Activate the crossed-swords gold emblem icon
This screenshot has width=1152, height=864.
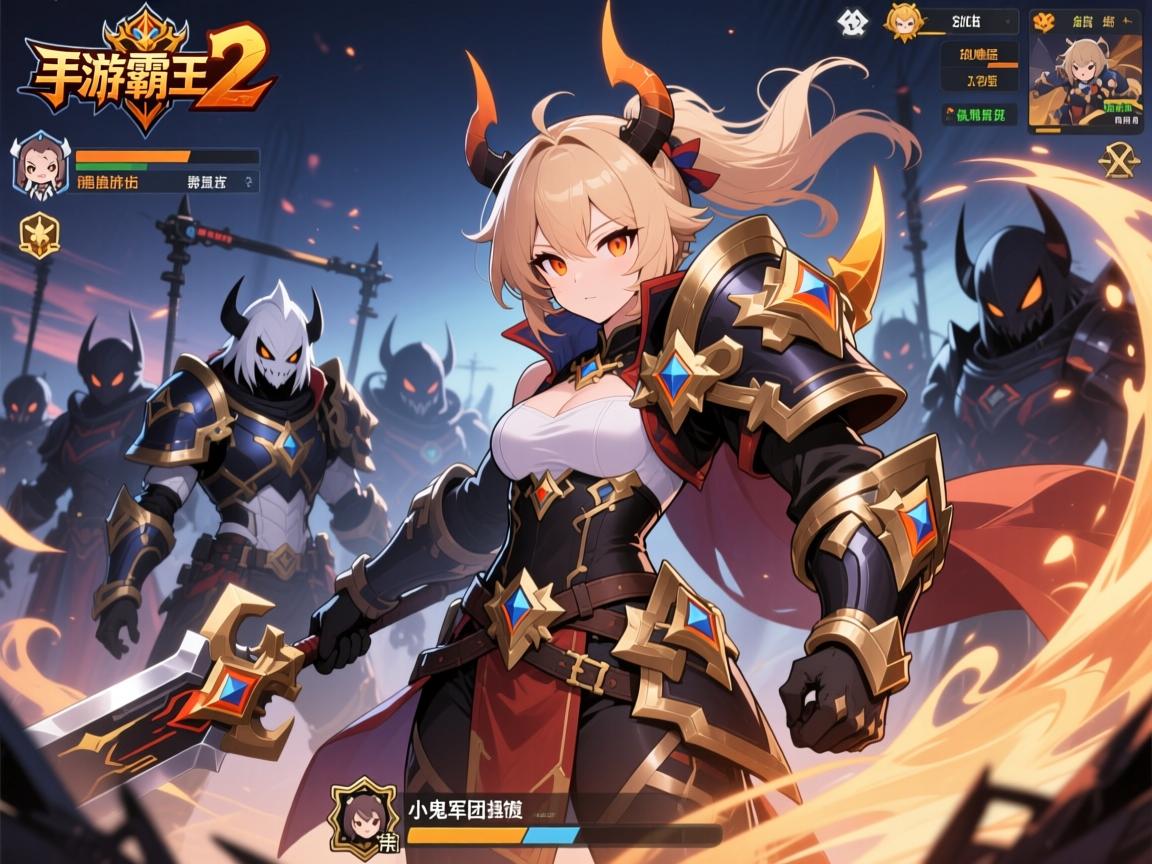coord(1120,160)
